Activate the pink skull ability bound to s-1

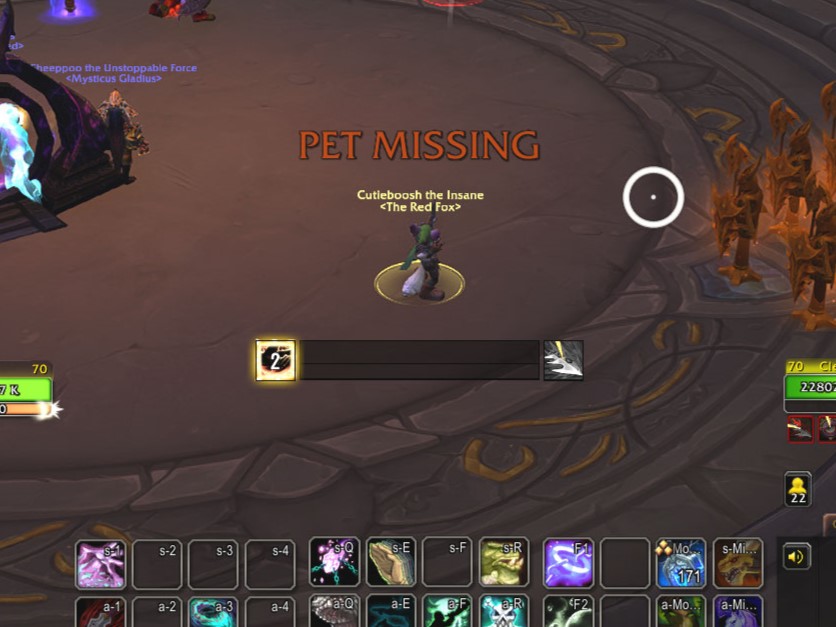pyautogui.click(x=101, y=564)
